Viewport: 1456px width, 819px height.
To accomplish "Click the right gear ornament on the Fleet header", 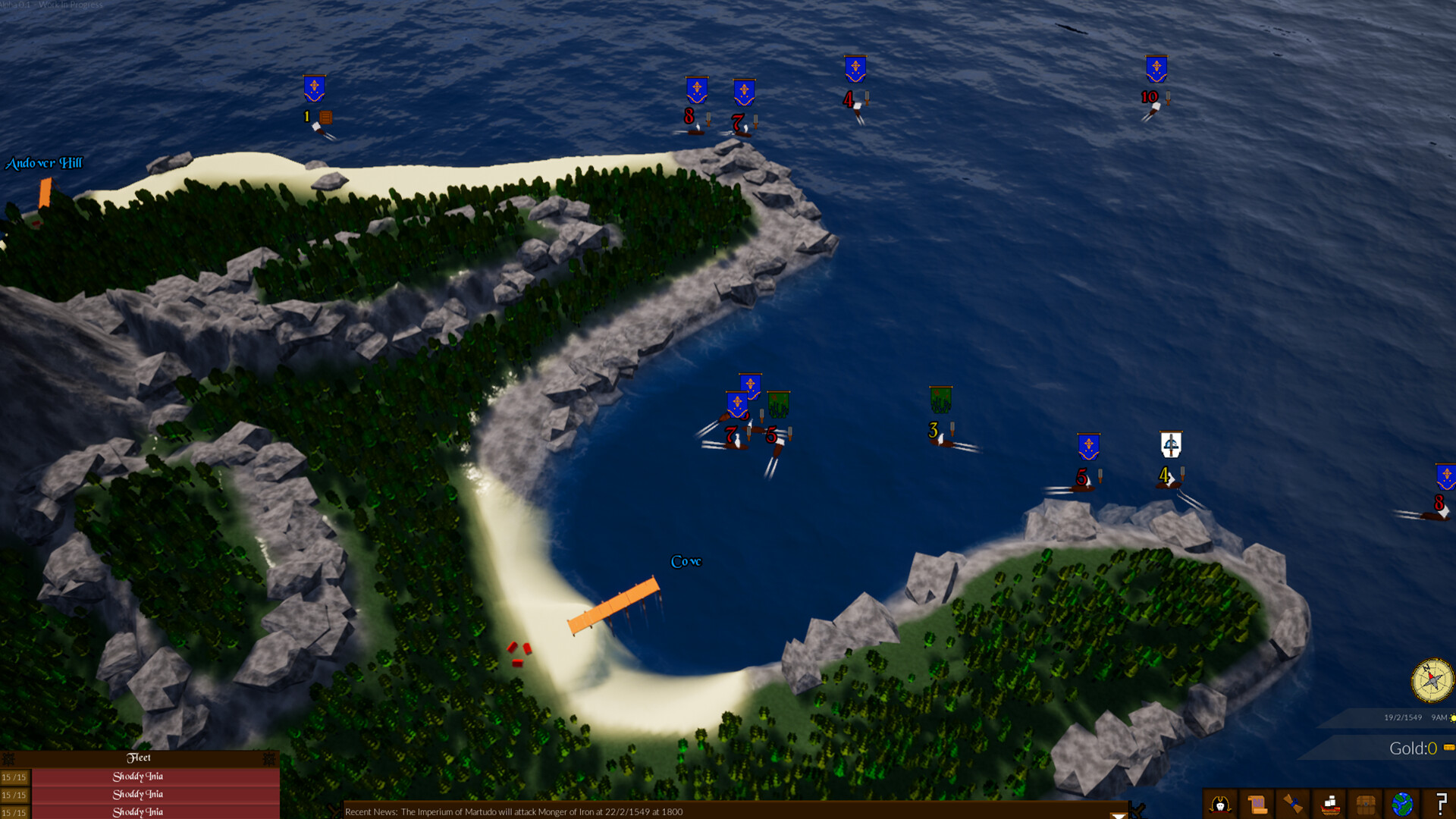I will coord(269,758).
